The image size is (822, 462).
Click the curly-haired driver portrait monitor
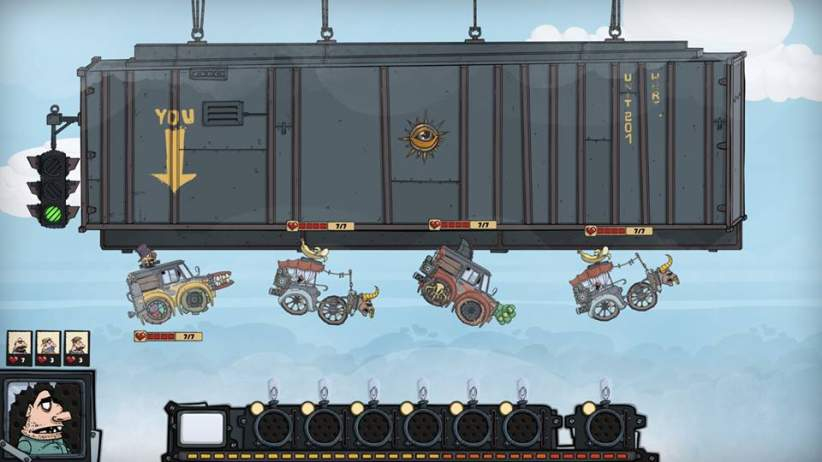44,417
